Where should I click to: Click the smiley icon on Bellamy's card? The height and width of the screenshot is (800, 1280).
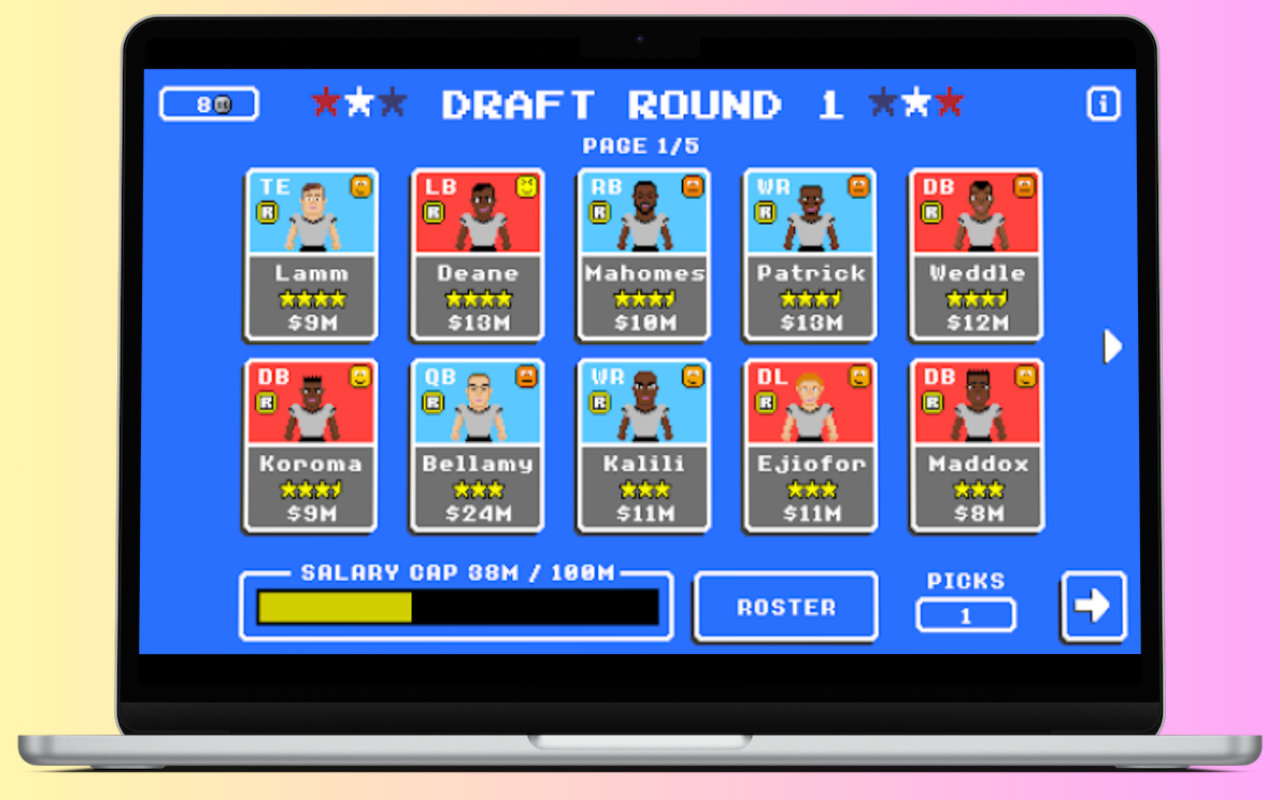point(527,377)
